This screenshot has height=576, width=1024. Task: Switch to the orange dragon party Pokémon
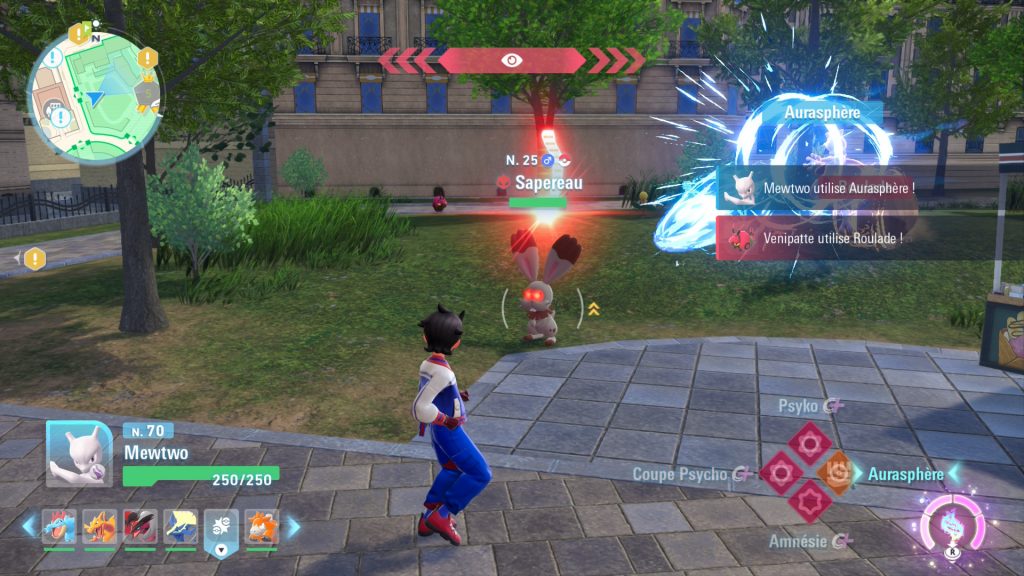(x=100, y=527)
